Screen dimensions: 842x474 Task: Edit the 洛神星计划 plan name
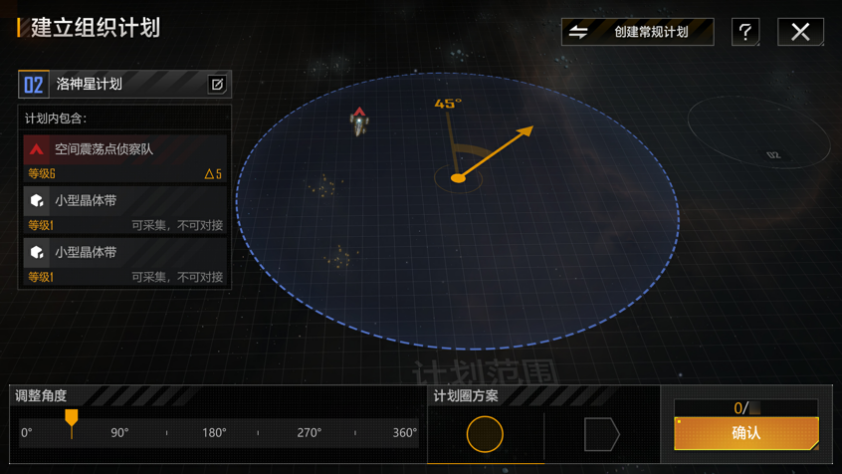click(217, 84)
